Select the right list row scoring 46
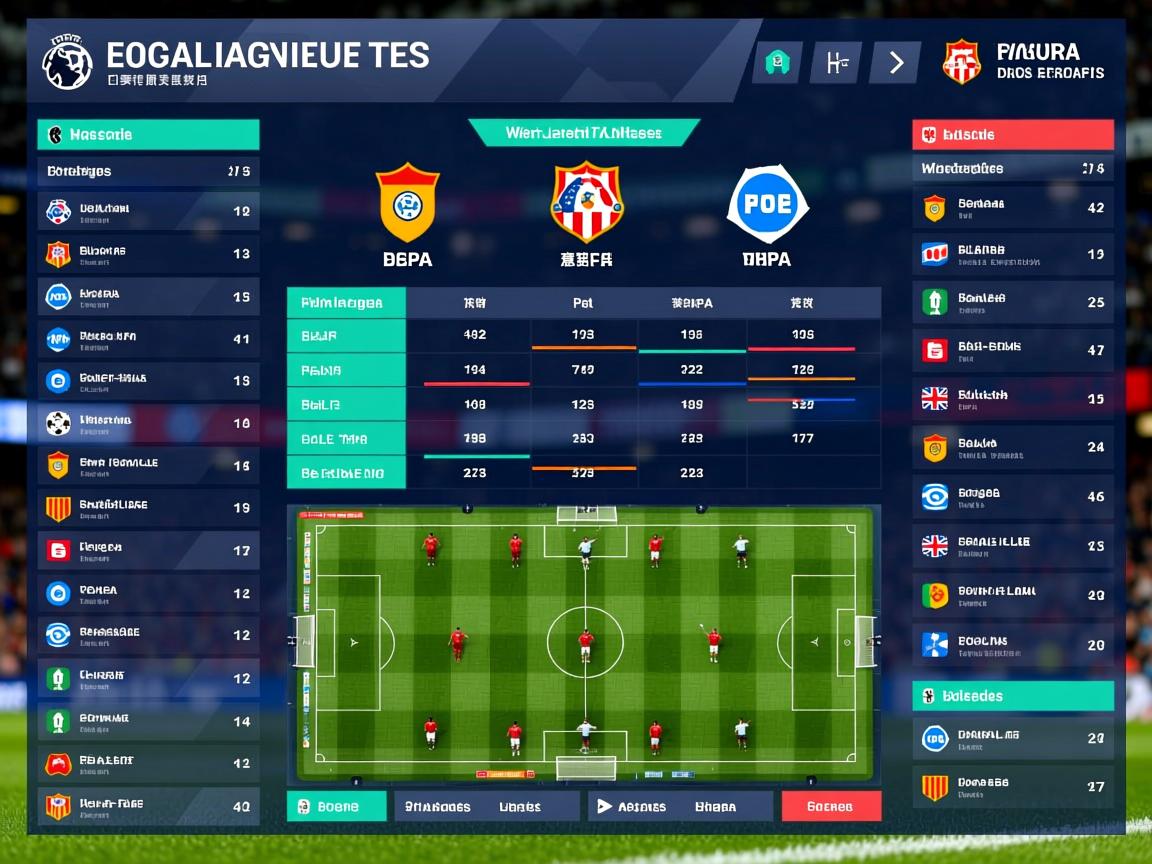The height and width of the screenshot is (864, 1152). pyautogui.click(x=1013, y=496)
